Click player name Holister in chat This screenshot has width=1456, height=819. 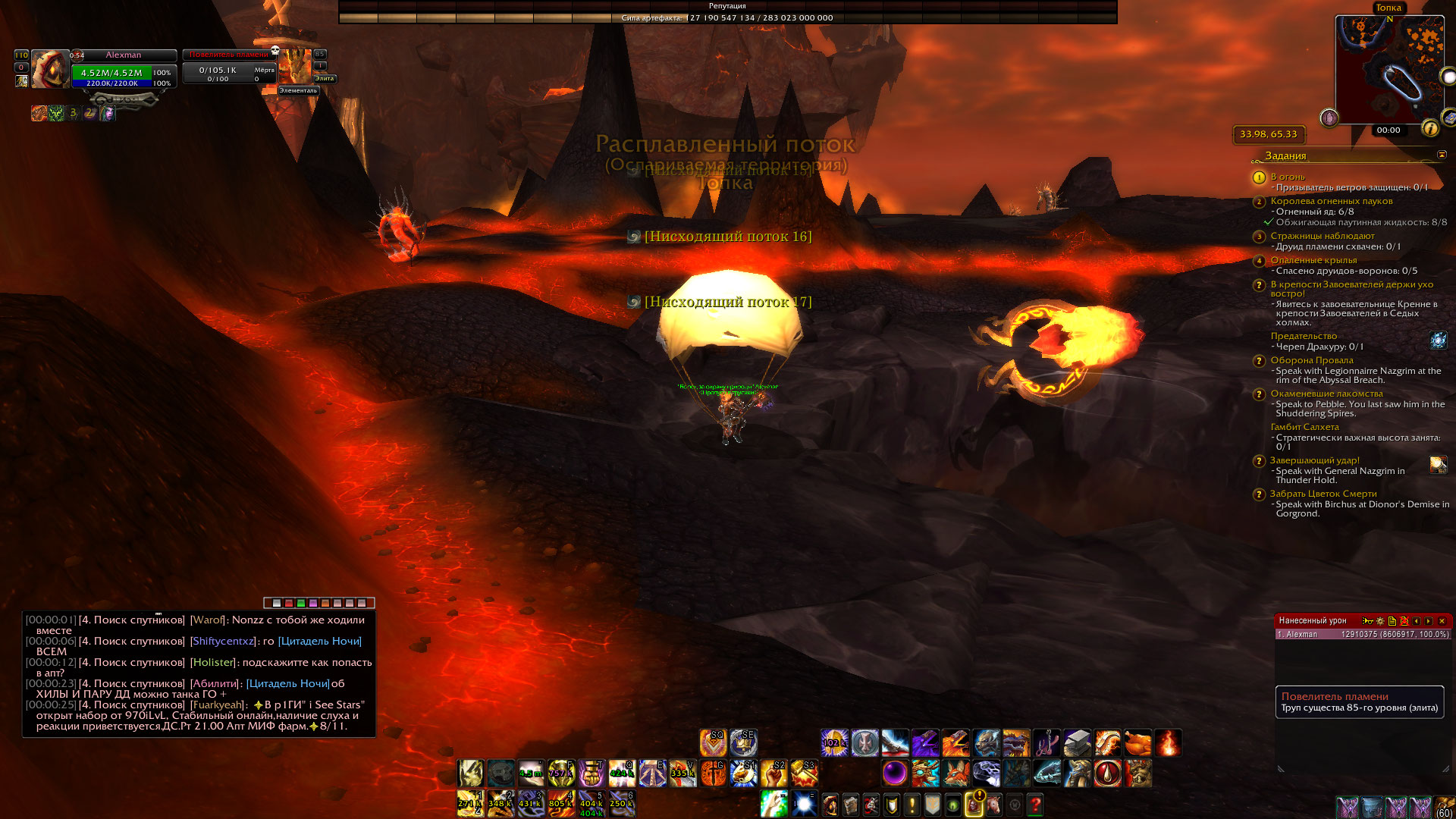(213, 662)
